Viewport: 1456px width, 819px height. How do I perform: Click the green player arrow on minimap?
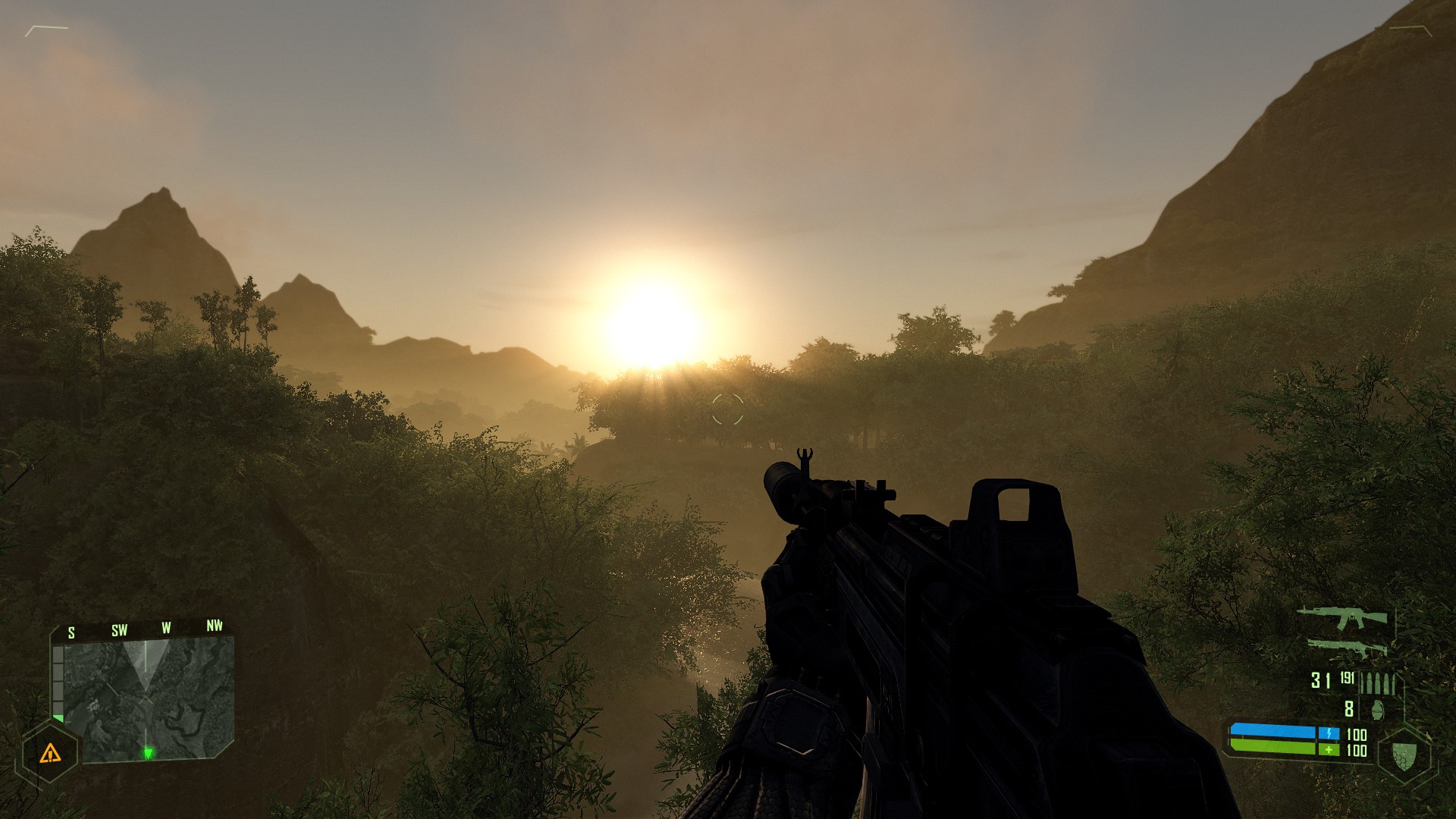point(149,753)
